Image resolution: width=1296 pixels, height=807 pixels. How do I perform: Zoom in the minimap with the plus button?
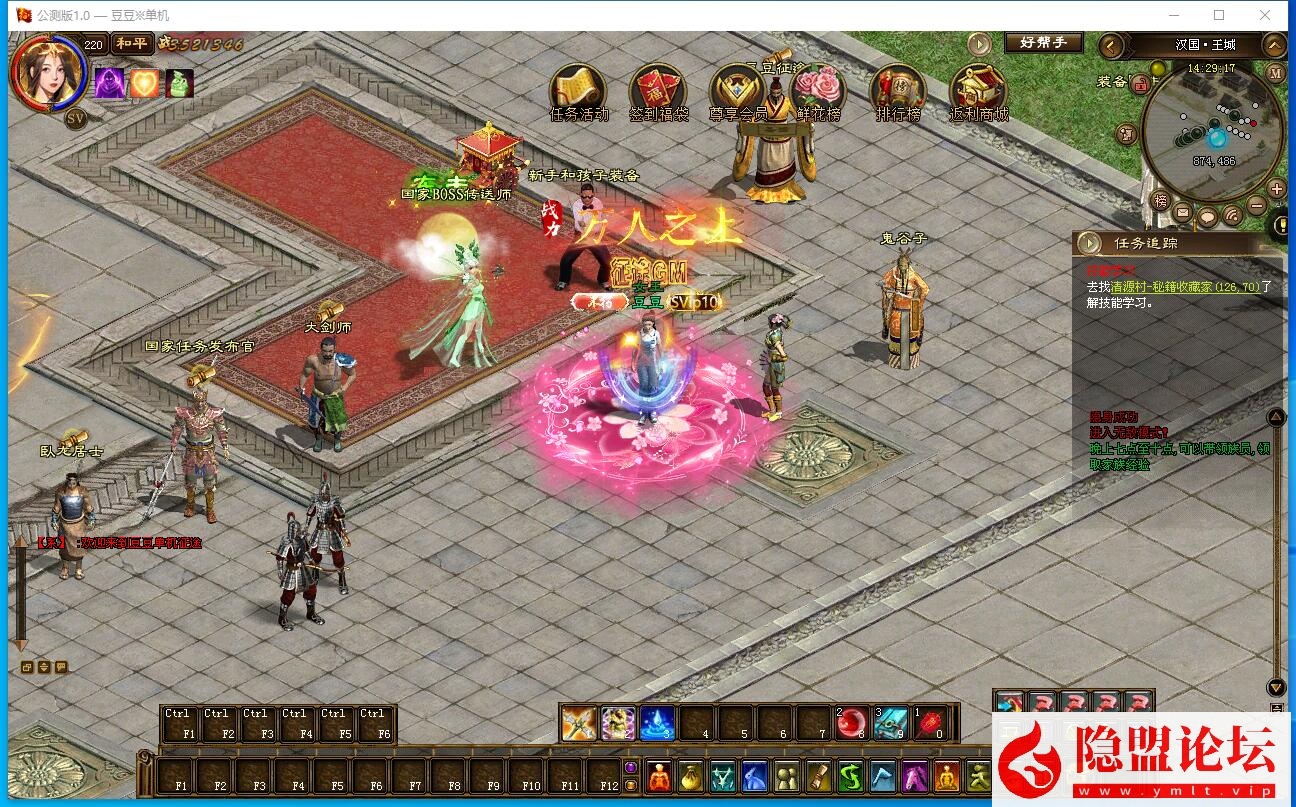(x=1276, y=189)
